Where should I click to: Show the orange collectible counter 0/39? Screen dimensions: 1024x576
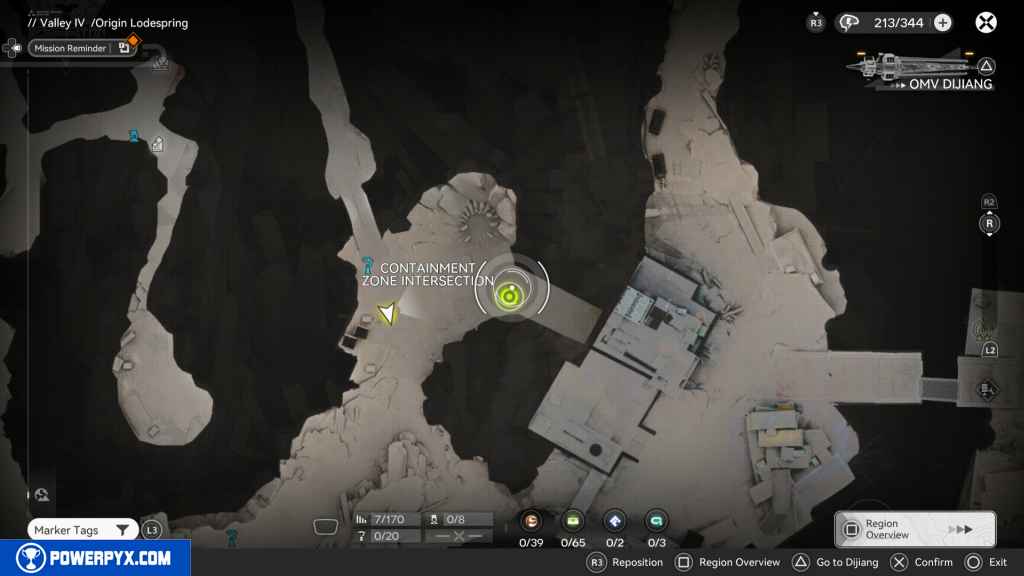tap(531, 521)
